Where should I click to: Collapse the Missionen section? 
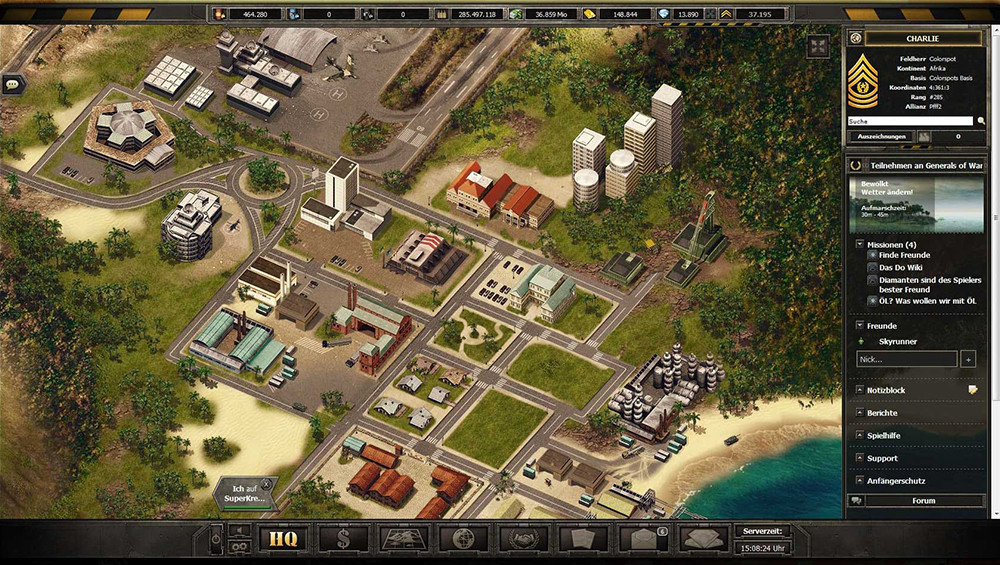859,244
